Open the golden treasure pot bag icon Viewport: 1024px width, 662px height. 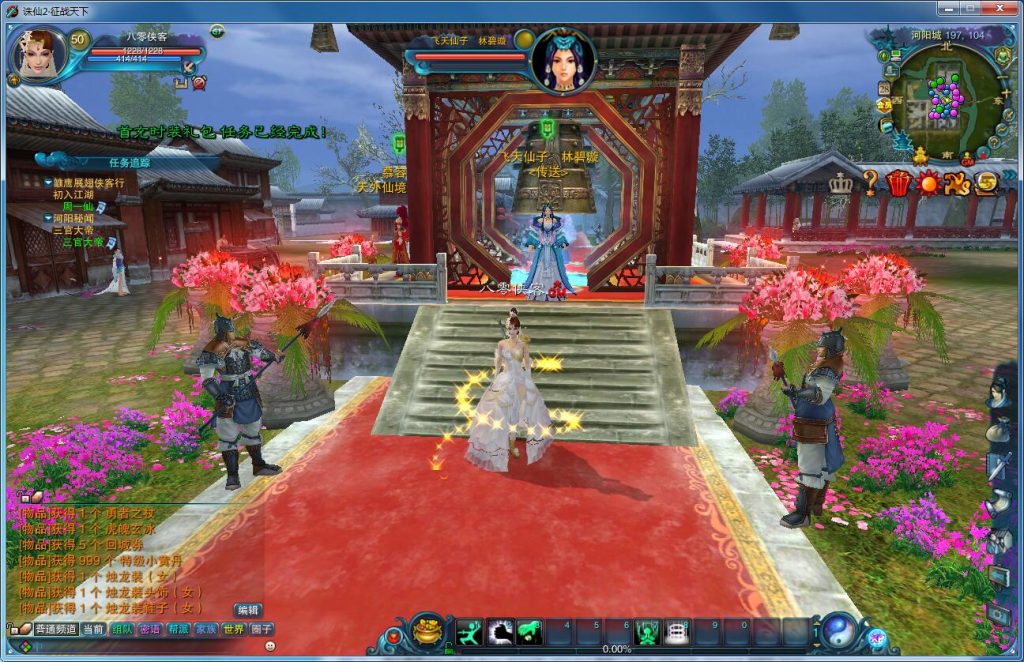click(428, 632)
